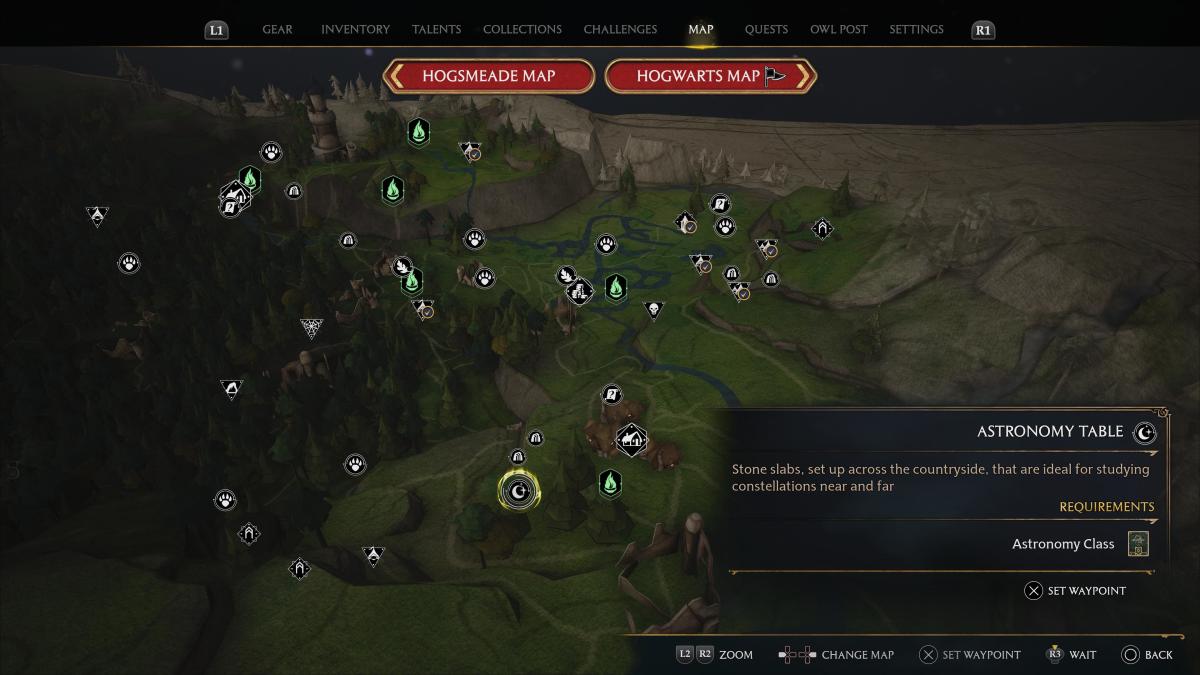Click the spider web lair marker
The image size is (1200, 675).
[312, 327]
